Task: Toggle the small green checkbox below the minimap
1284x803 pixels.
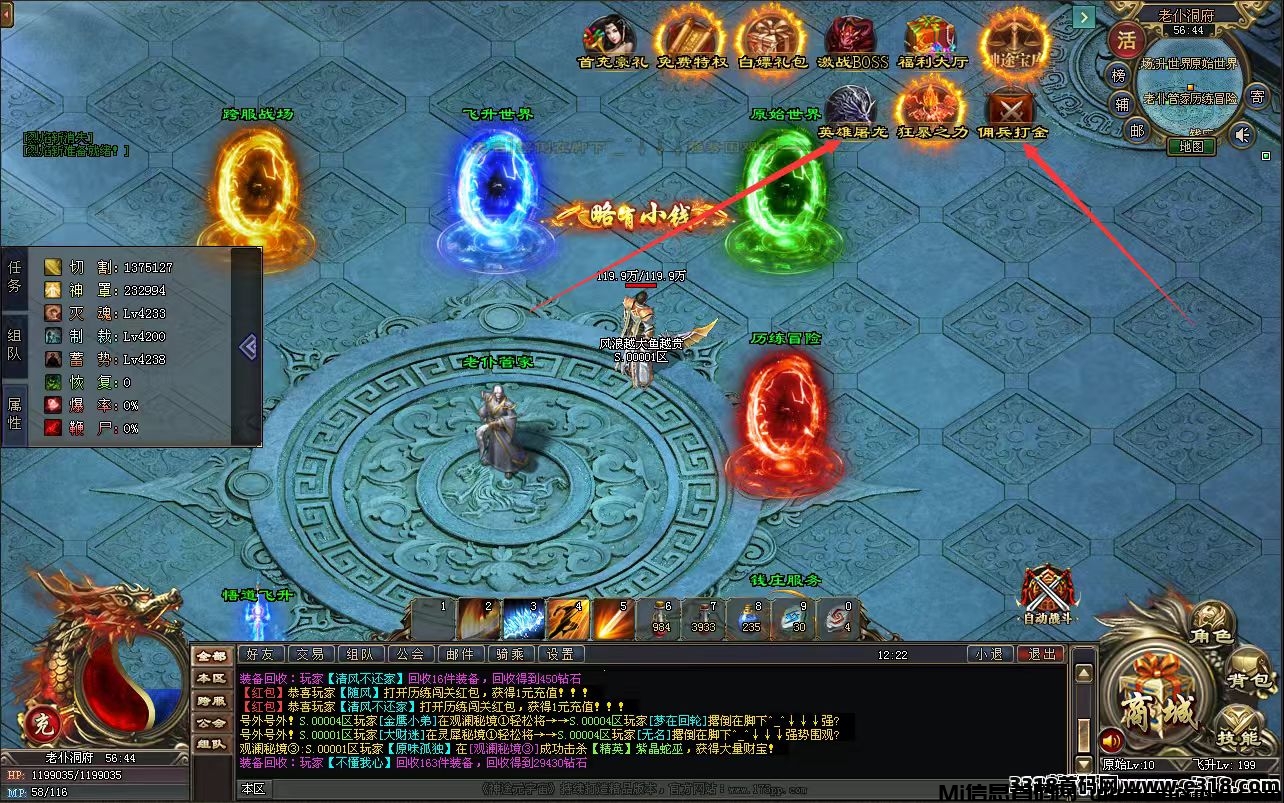Action: point(1265,156)
